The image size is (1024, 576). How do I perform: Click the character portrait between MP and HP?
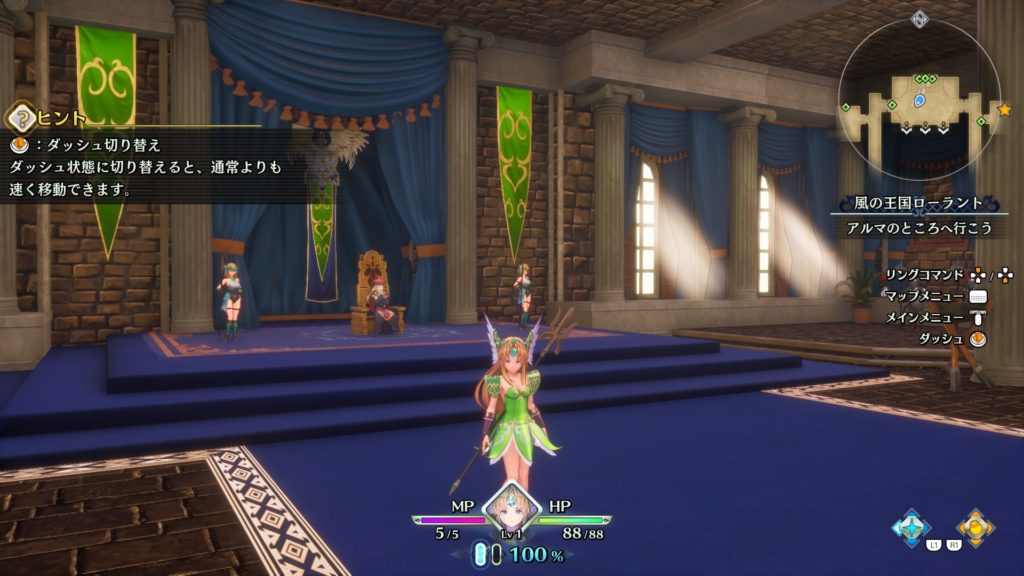pos(511,509)
